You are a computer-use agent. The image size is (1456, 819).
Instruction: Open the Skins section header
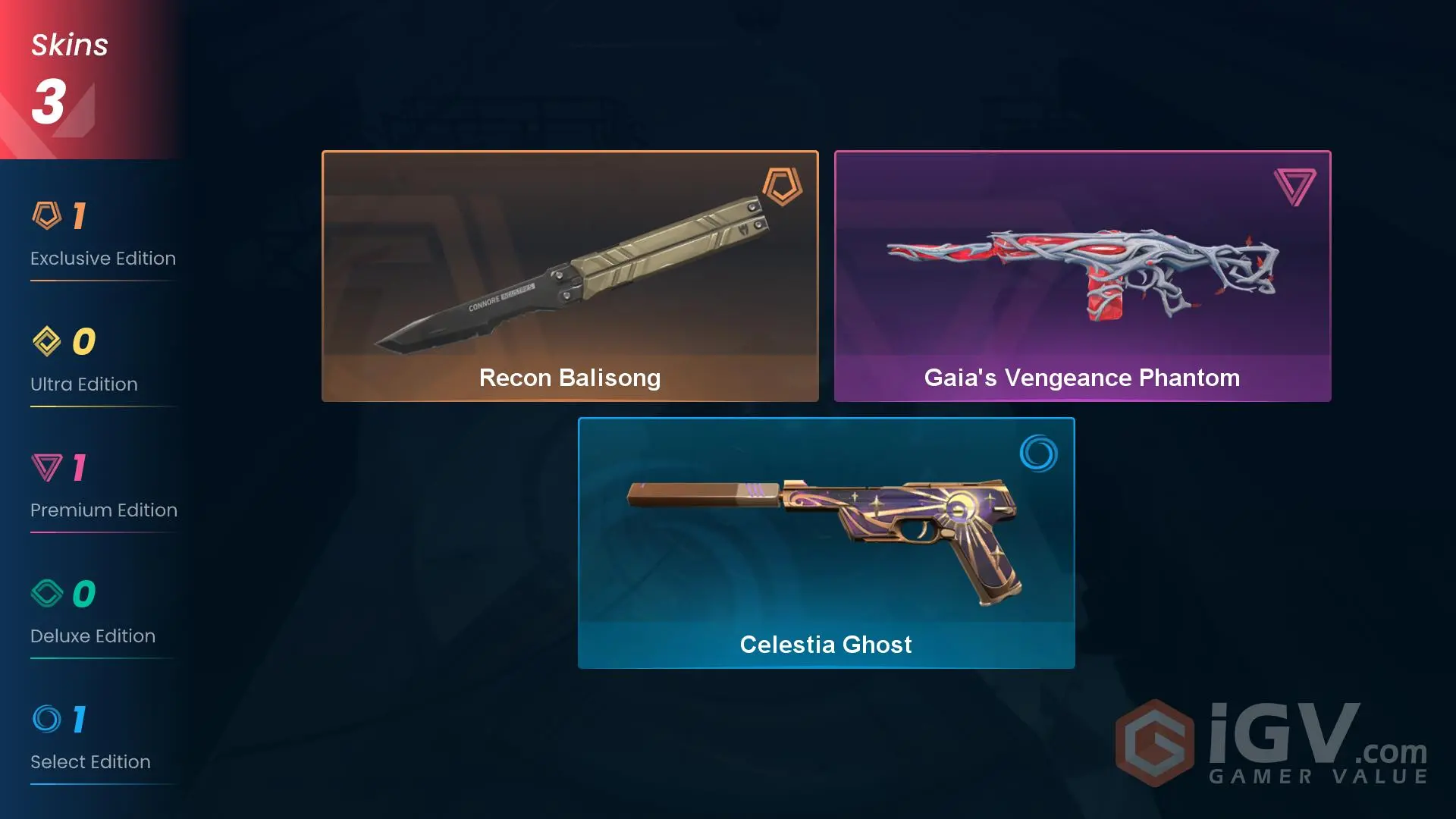(x=68, y=44)
